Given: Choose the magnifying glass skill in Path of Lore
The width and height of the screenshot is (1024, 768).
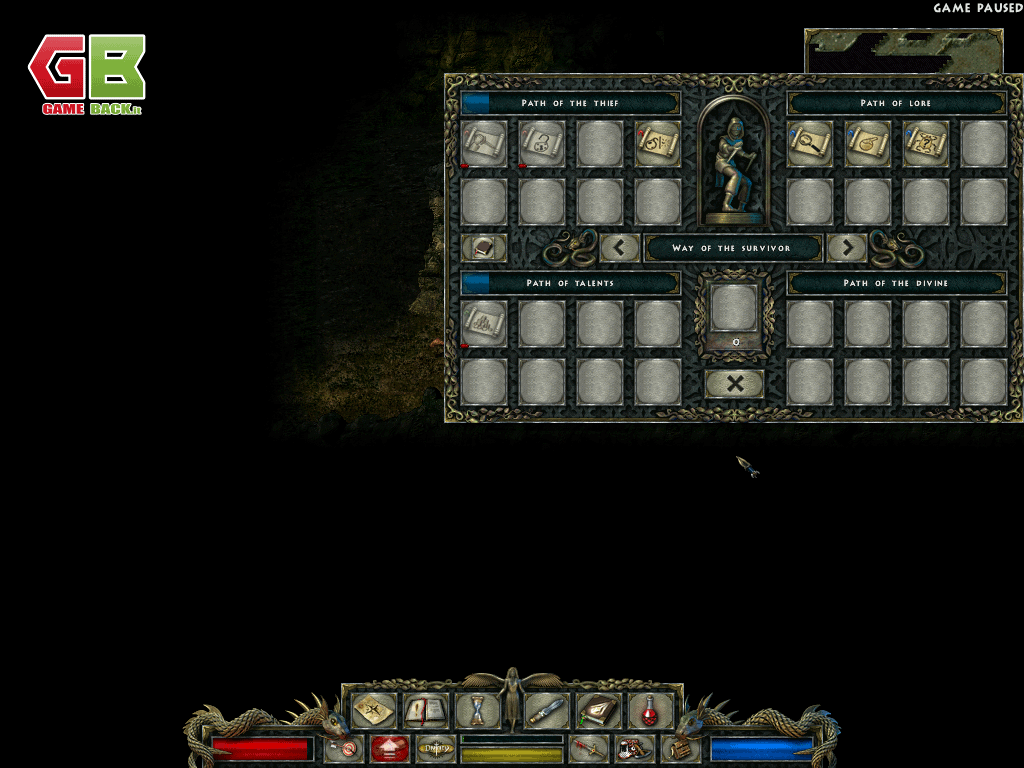Looking at the screenshot, I should click(810, 144).
